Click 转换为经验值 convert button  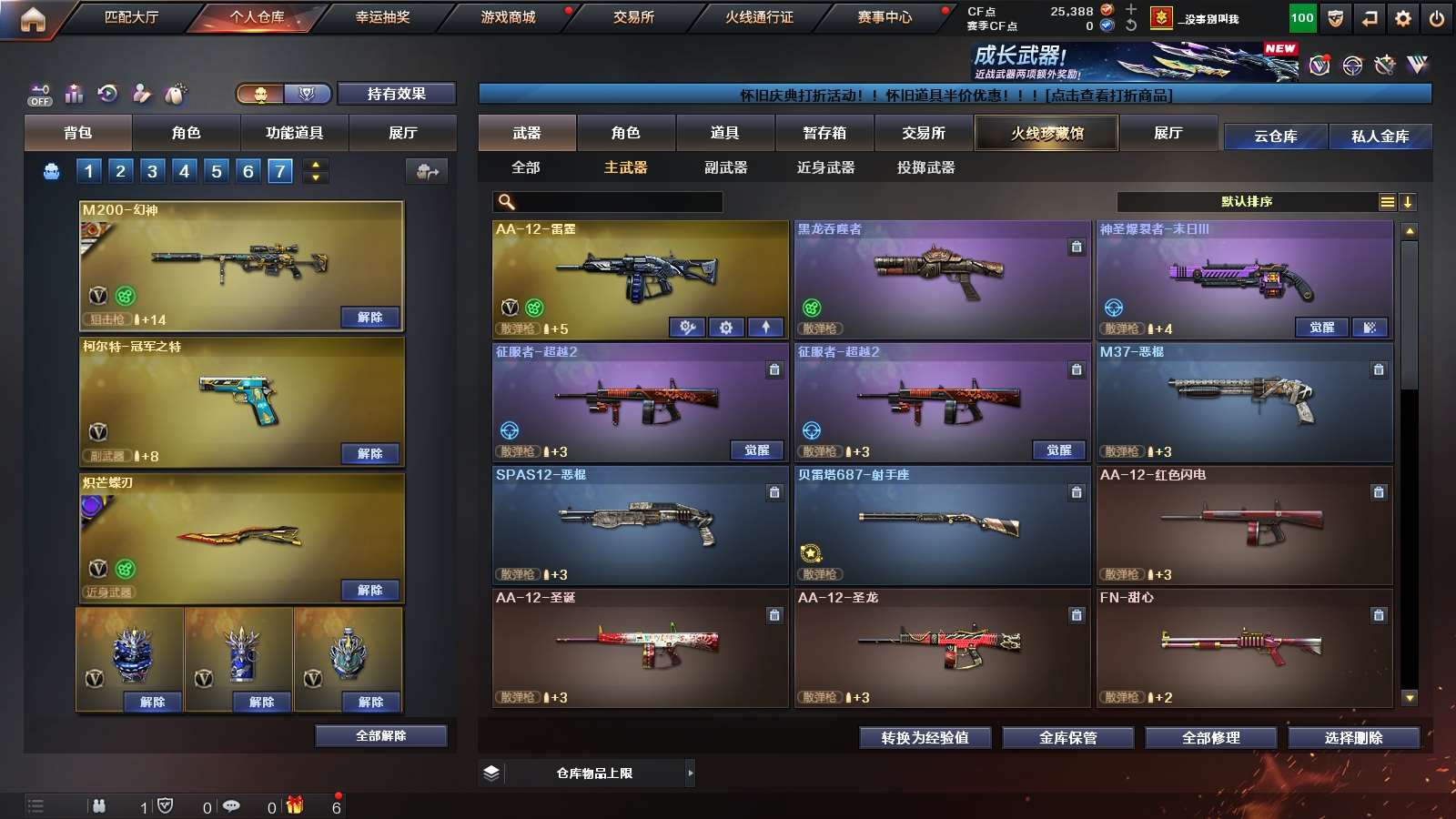(x=925, y=738)
